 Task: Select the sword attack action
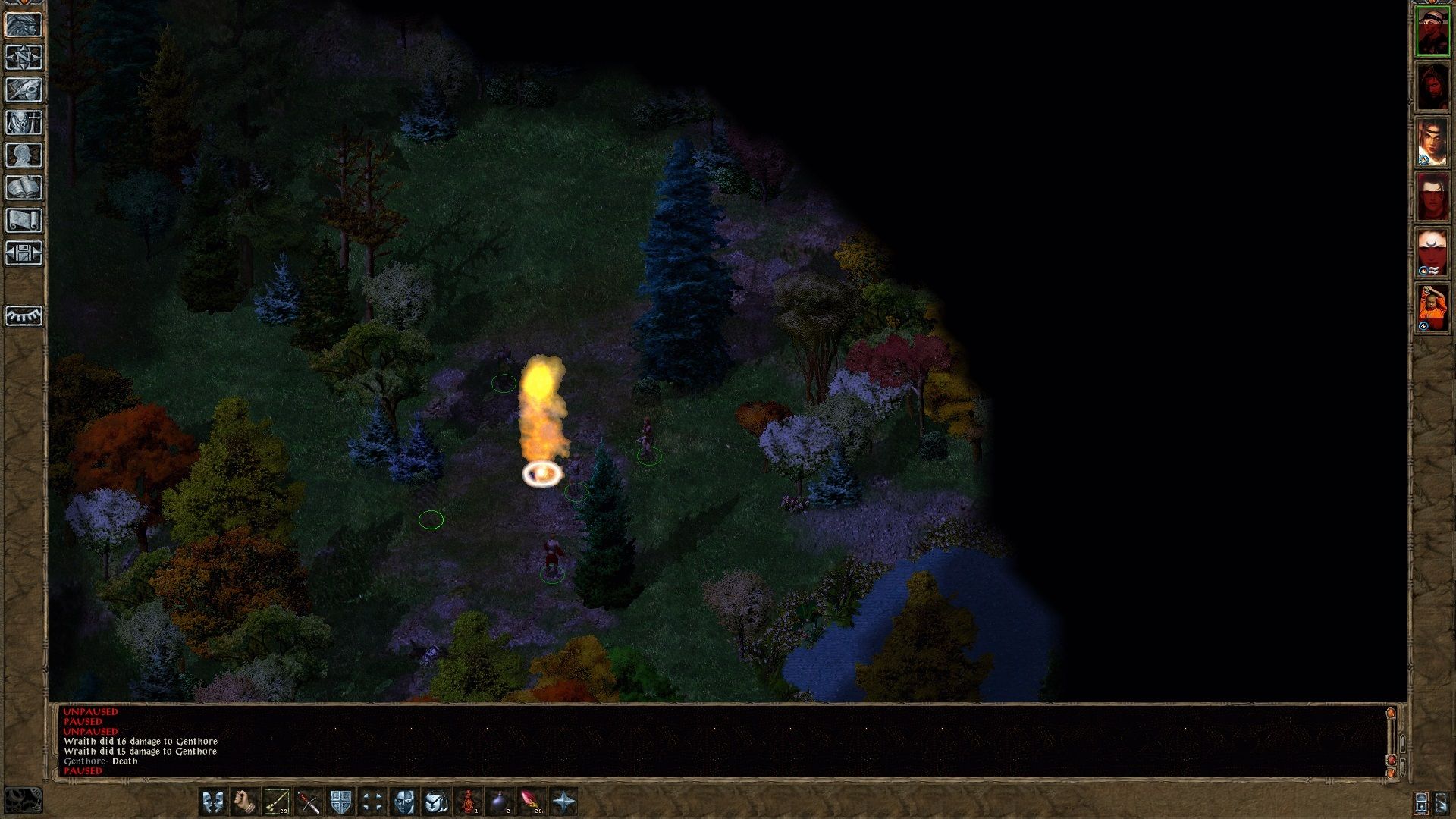pyautogui.click(x=309, y=802)
